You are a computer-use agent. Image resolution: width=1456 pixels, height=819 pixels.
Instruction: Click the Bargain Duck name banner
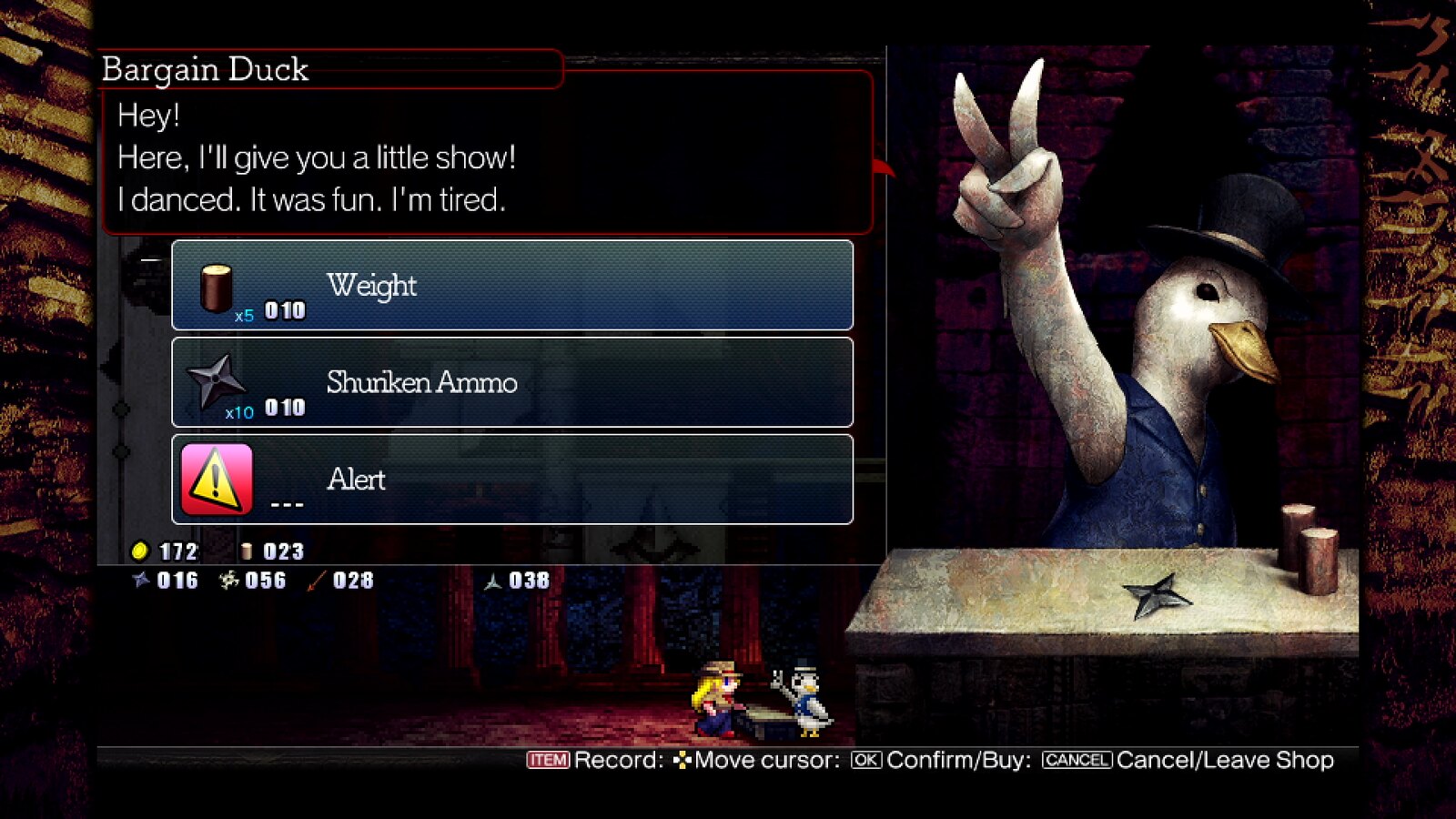coord(205,68)
